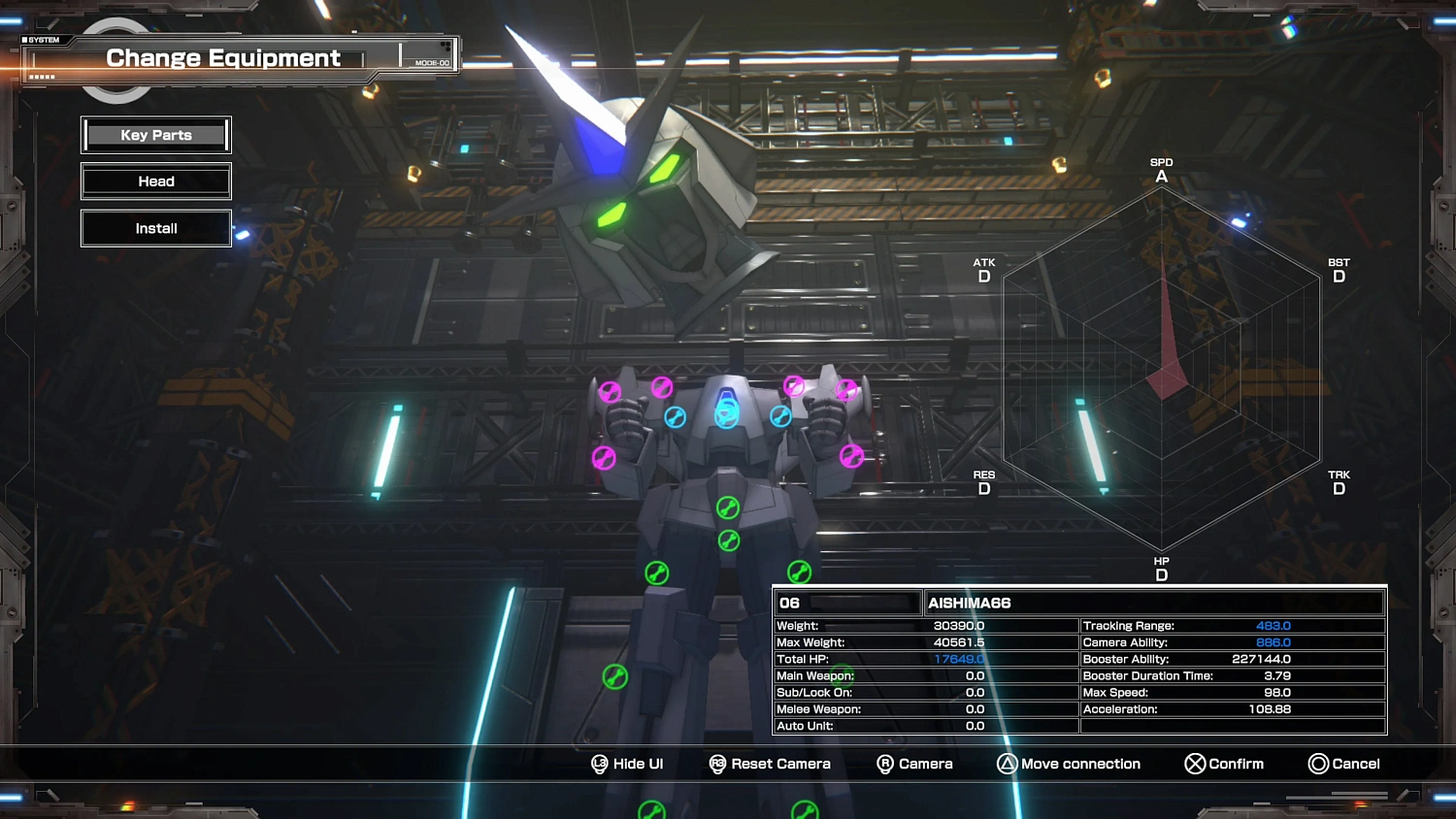Click the R3 Reset Camera icon
The width and height of the screenshot is (1456, 819).
click(x=717, y=764)
